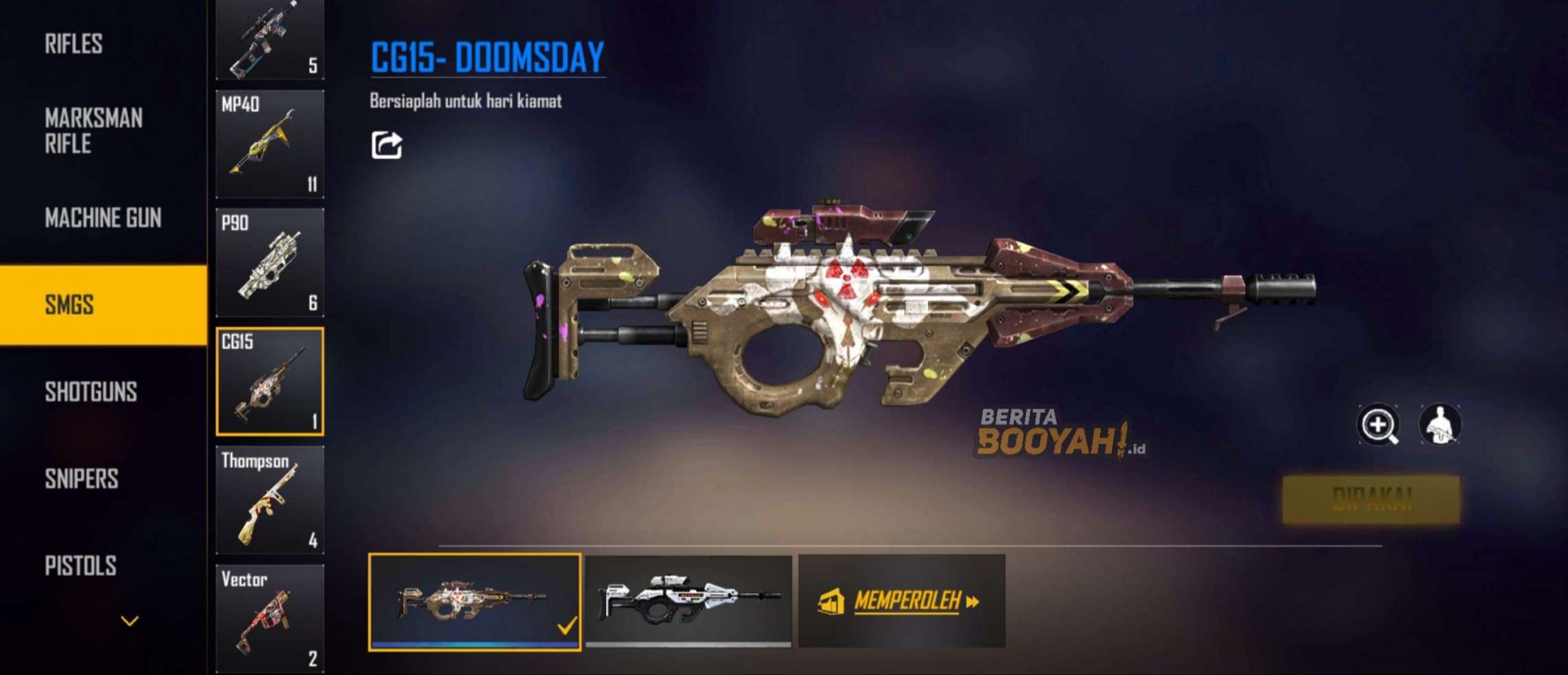Image resolution: width=1568 pixels, height=675 pixels.
Task: Open the Rifles weapon category
Action: [x=73, y=43]
